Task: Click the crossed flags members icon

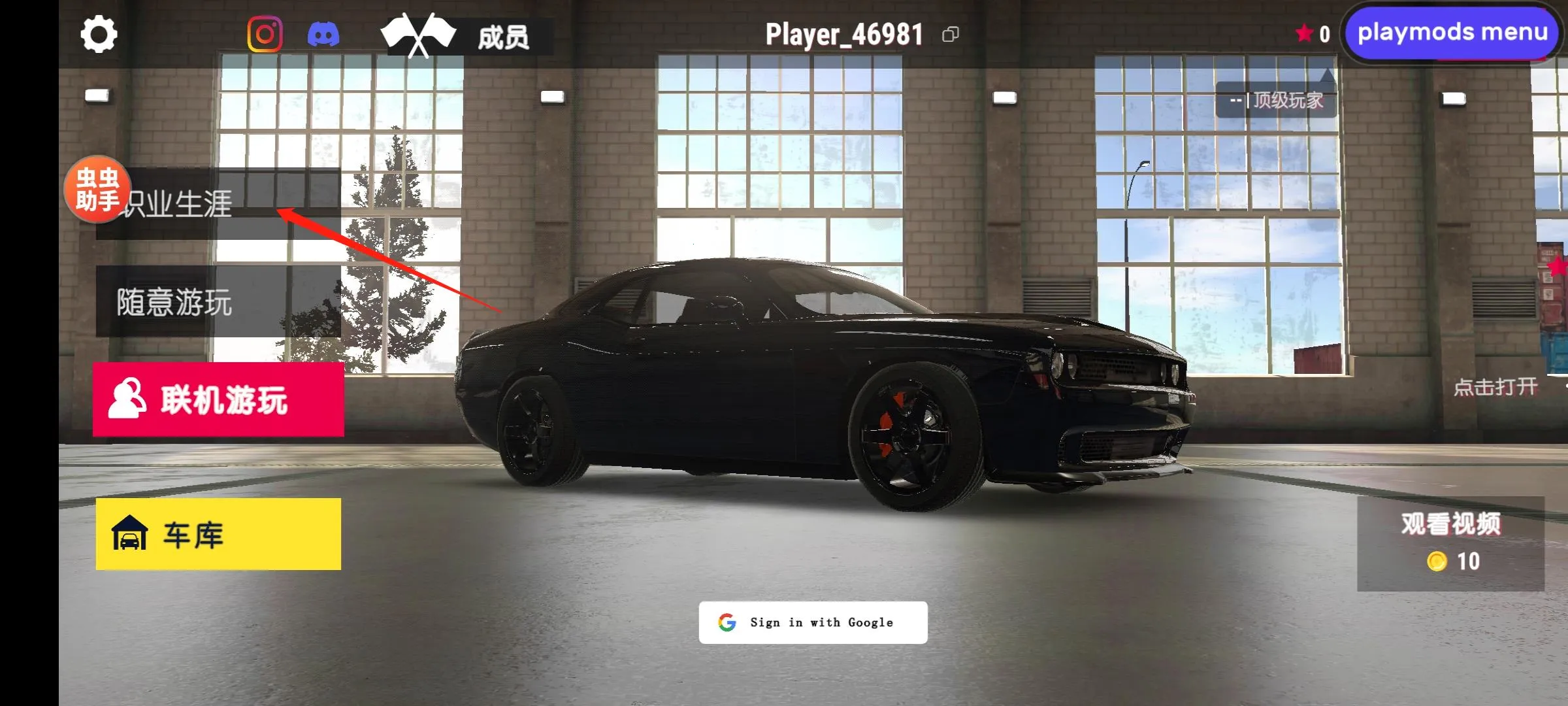Action: click(419, 32)
